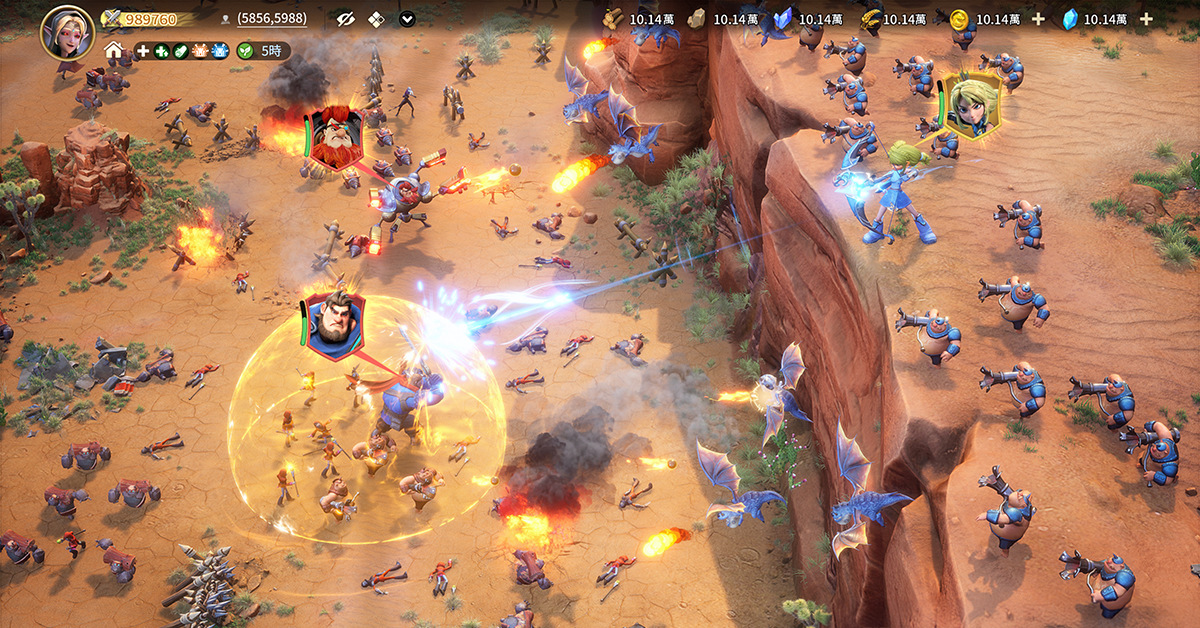Select the red-bearded hero portrait marker
Viewport: 1200px width, 628px height.
pyautogui.click(x=335, y=139)
